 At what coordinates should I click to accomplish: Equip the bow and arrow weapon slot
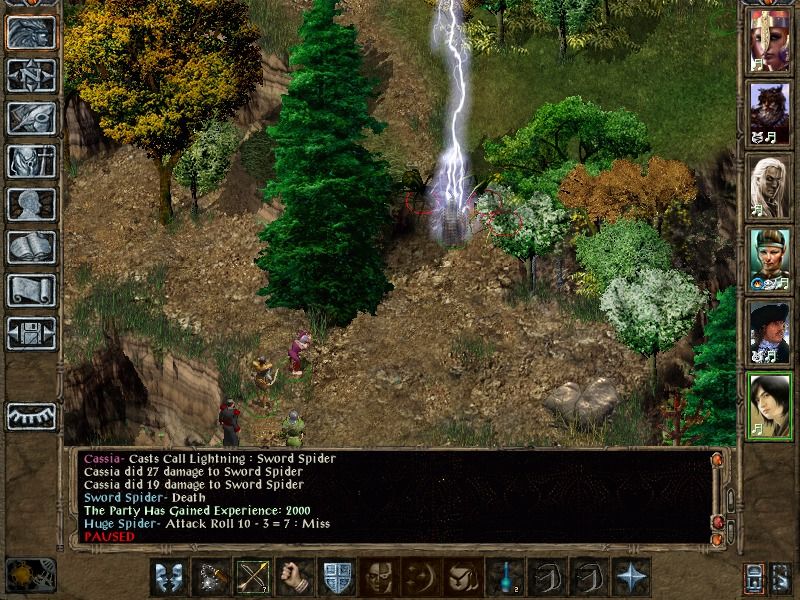coord(250,578)
